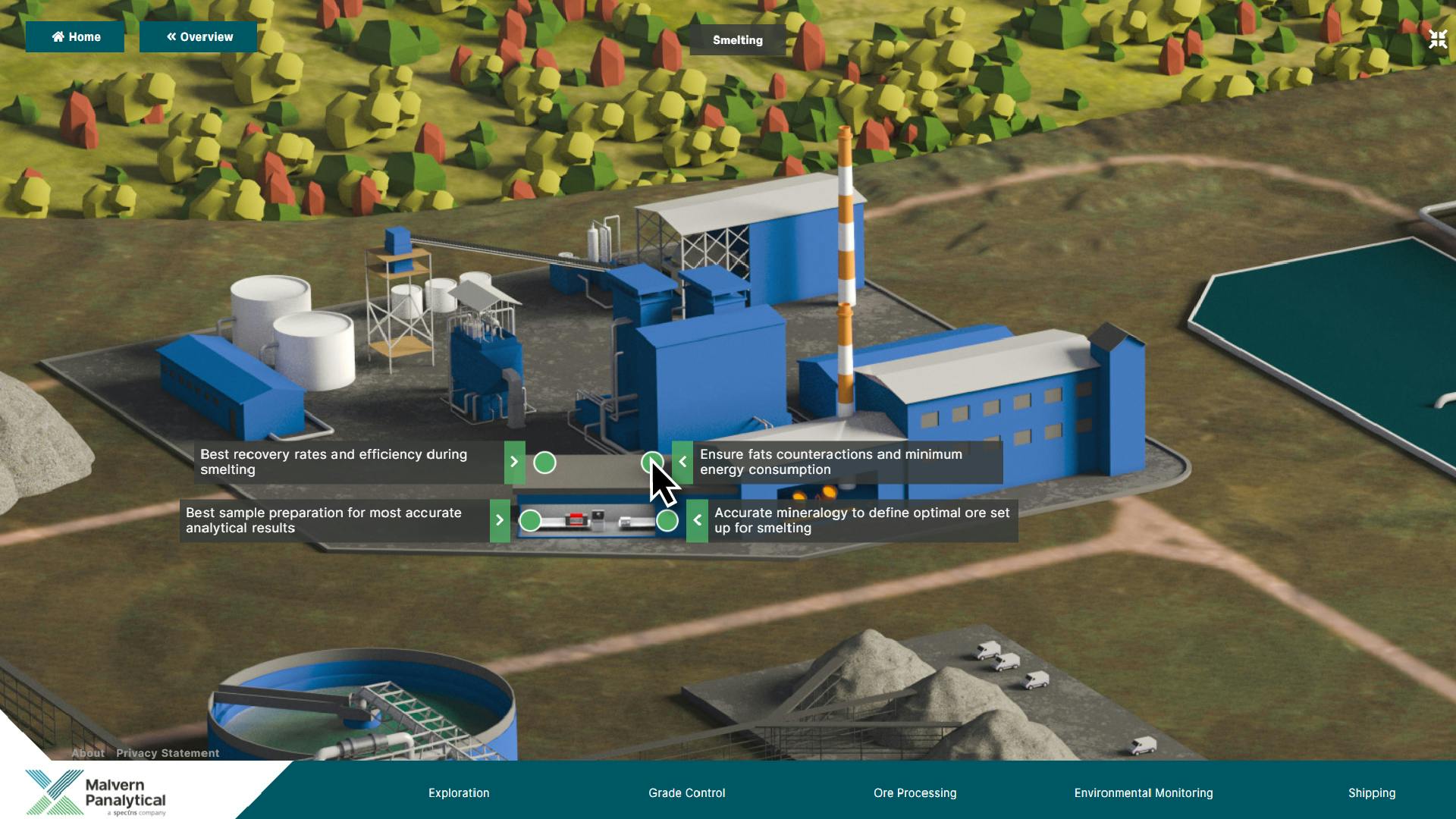Switch to the Exploration section
This screenshot has width=1456, height=819.
459,792
